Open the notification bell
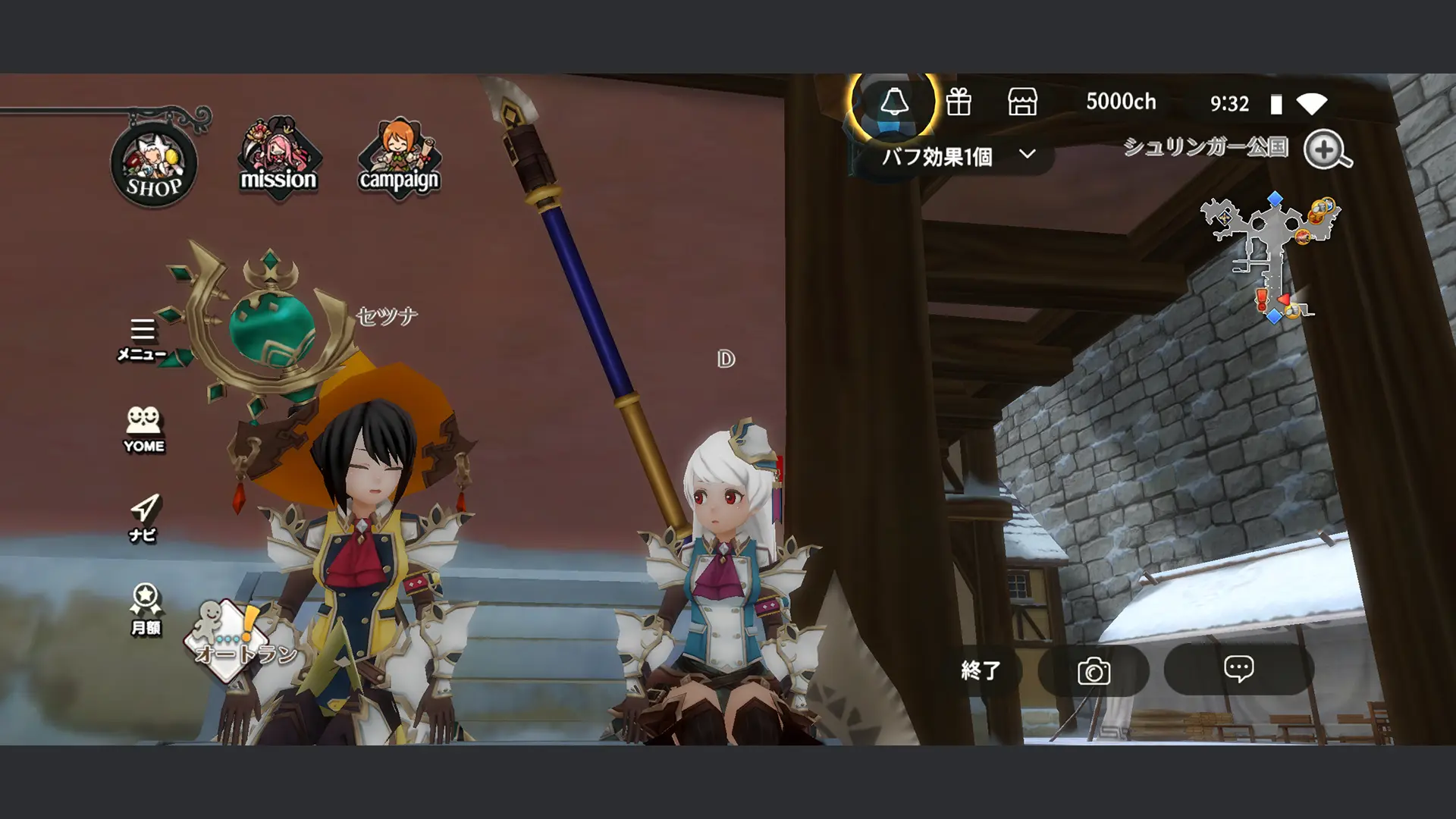1456x819 pixels. tap(896, 104)
